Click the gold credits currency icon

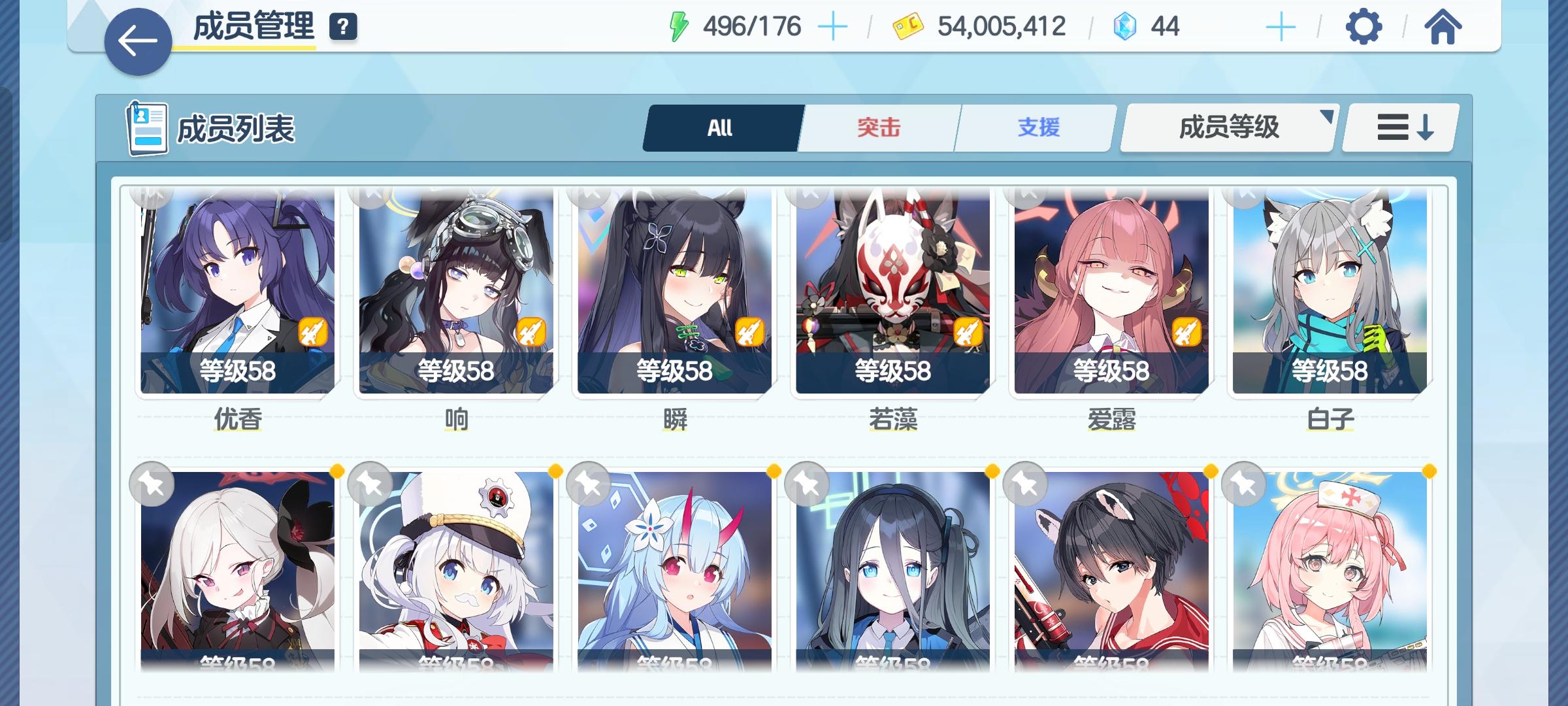(907, 26)
